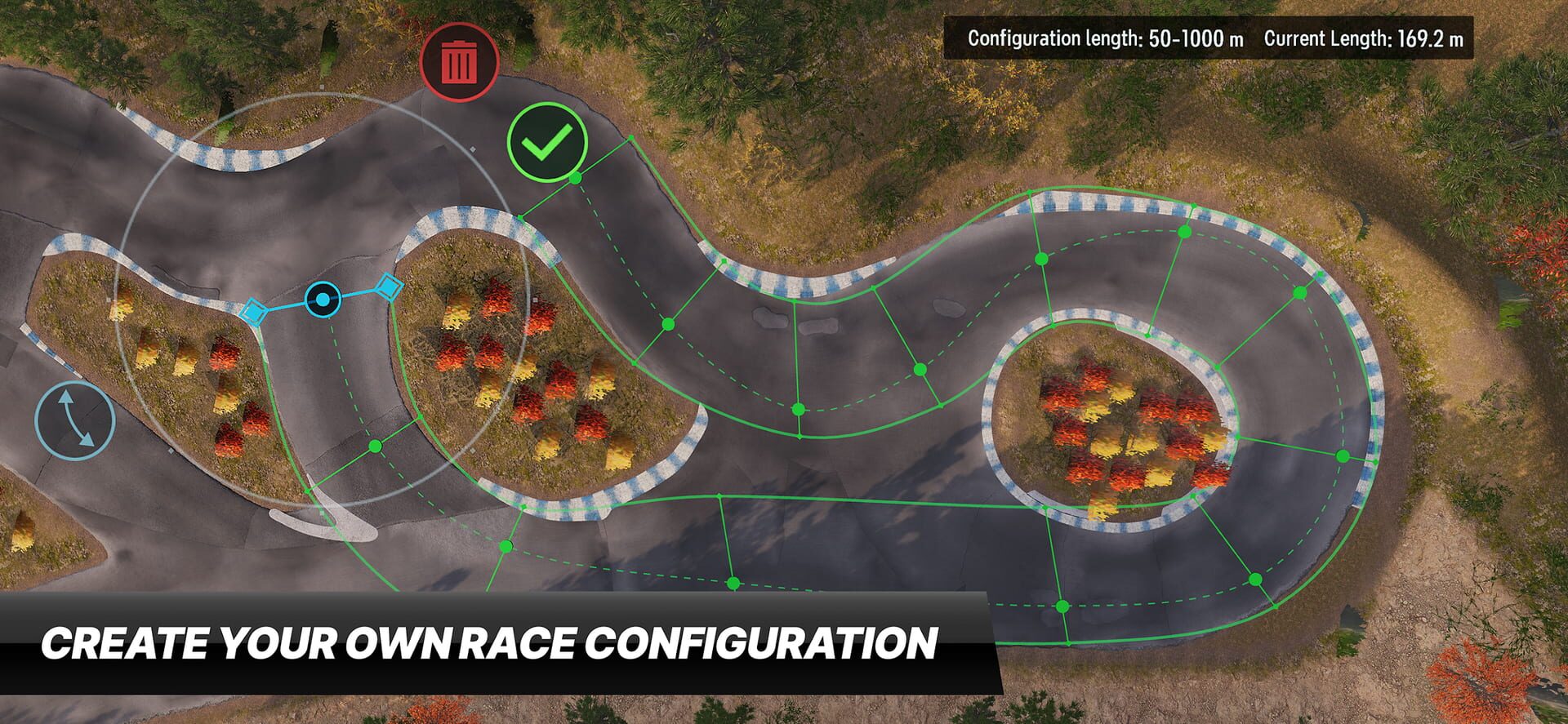Select the right blue diamond handle

[x=390, y=286]
